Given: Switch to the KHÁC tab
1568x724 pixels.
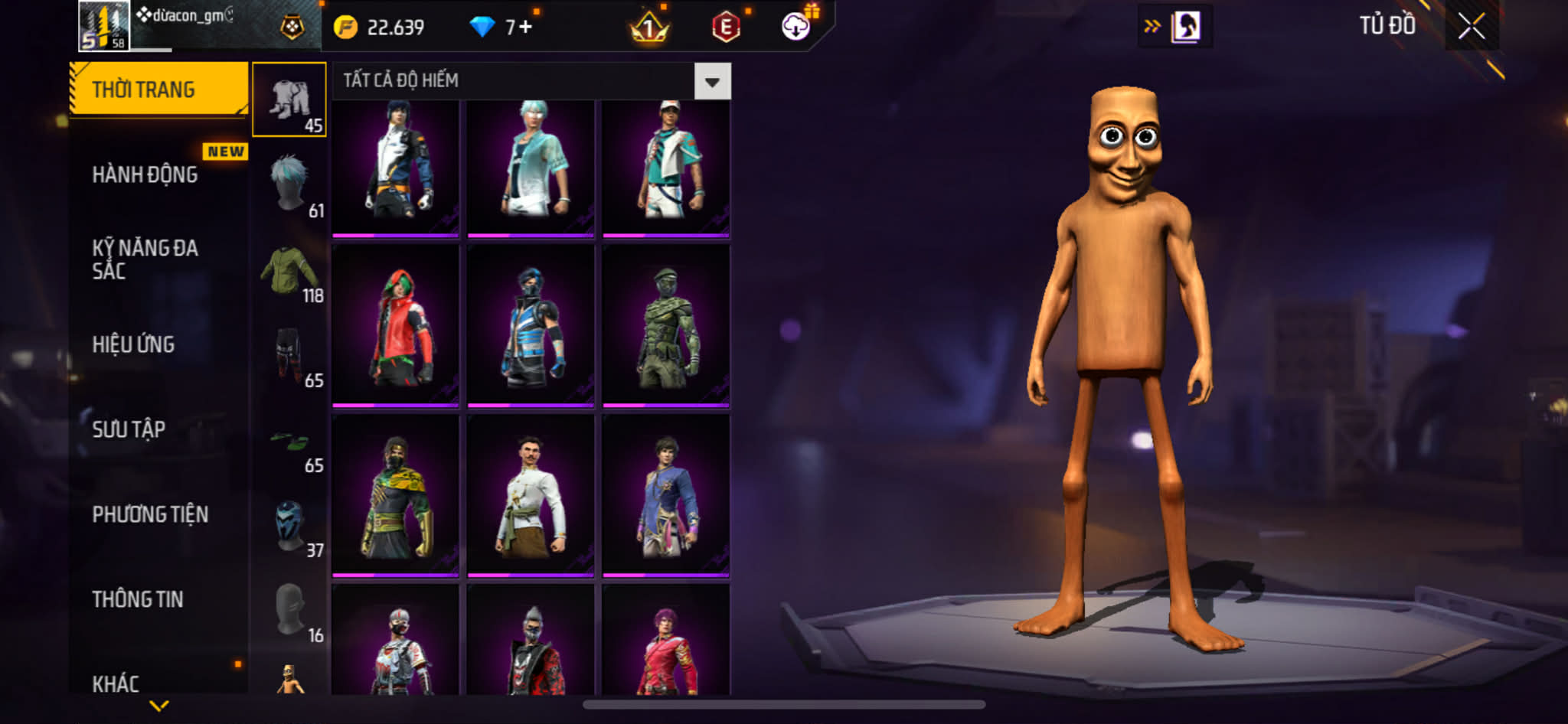Looking at the screenshot, I should pos(116,683).
